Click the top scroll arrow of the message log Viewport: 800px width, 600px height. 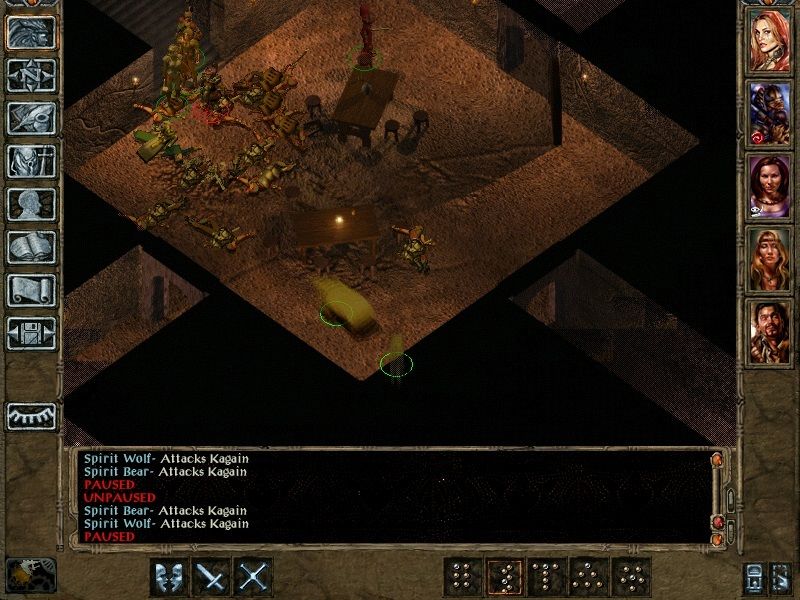717,460
